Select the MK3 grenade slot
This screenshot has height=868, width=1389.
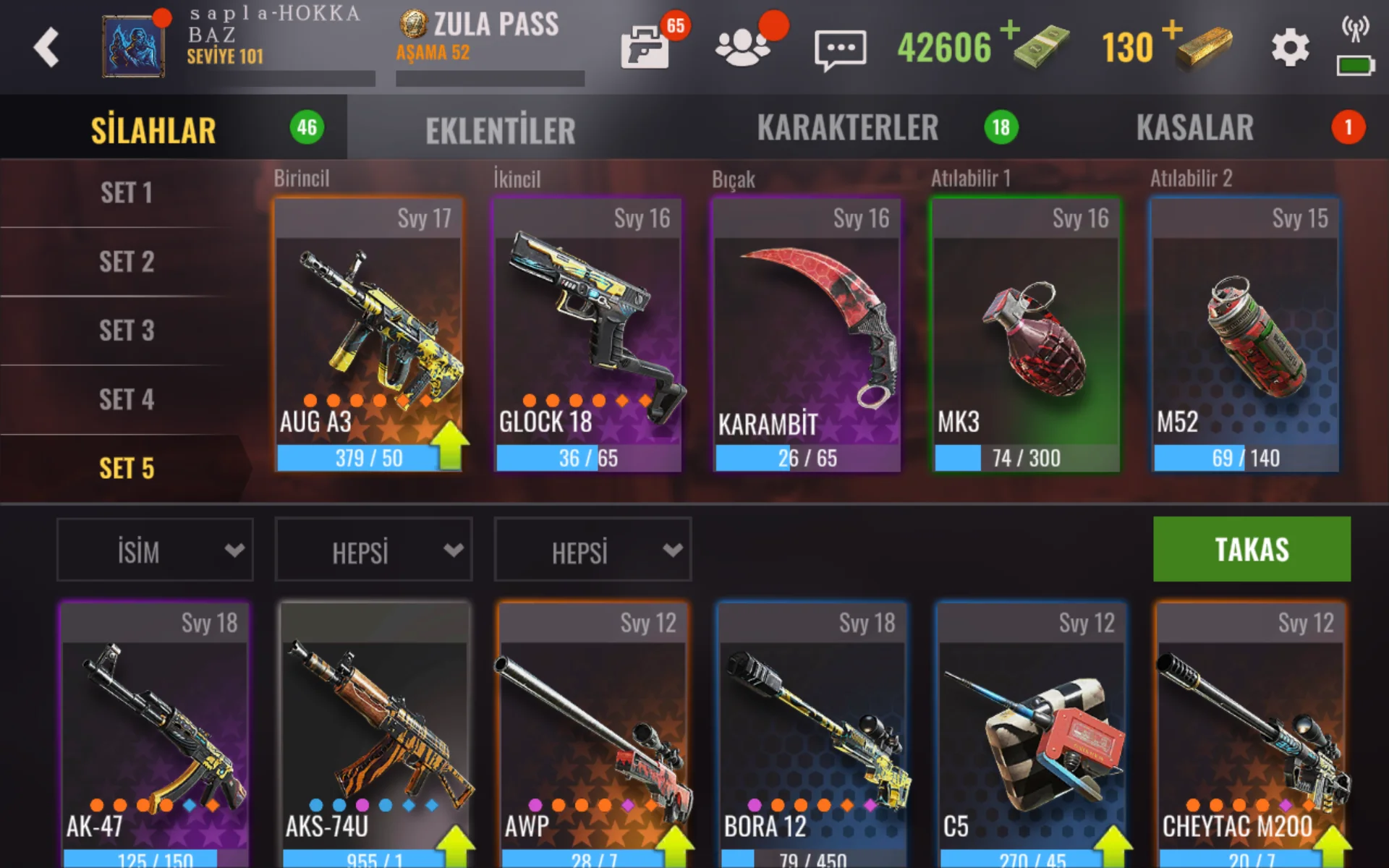click(x=1026, y=334)
